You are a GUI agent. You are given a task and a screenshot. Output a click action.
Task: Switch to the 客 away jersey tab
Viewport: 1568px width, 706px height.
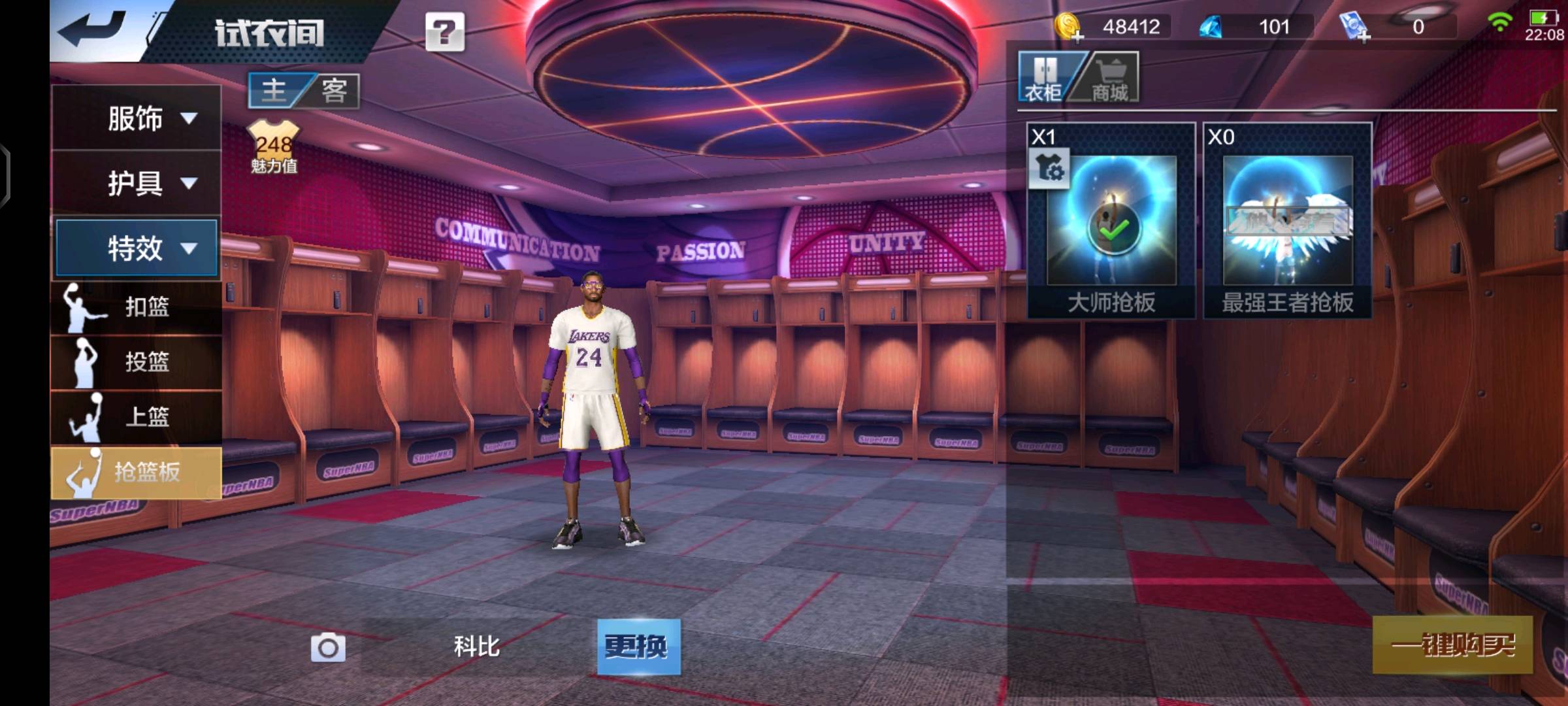coord(334,90)
